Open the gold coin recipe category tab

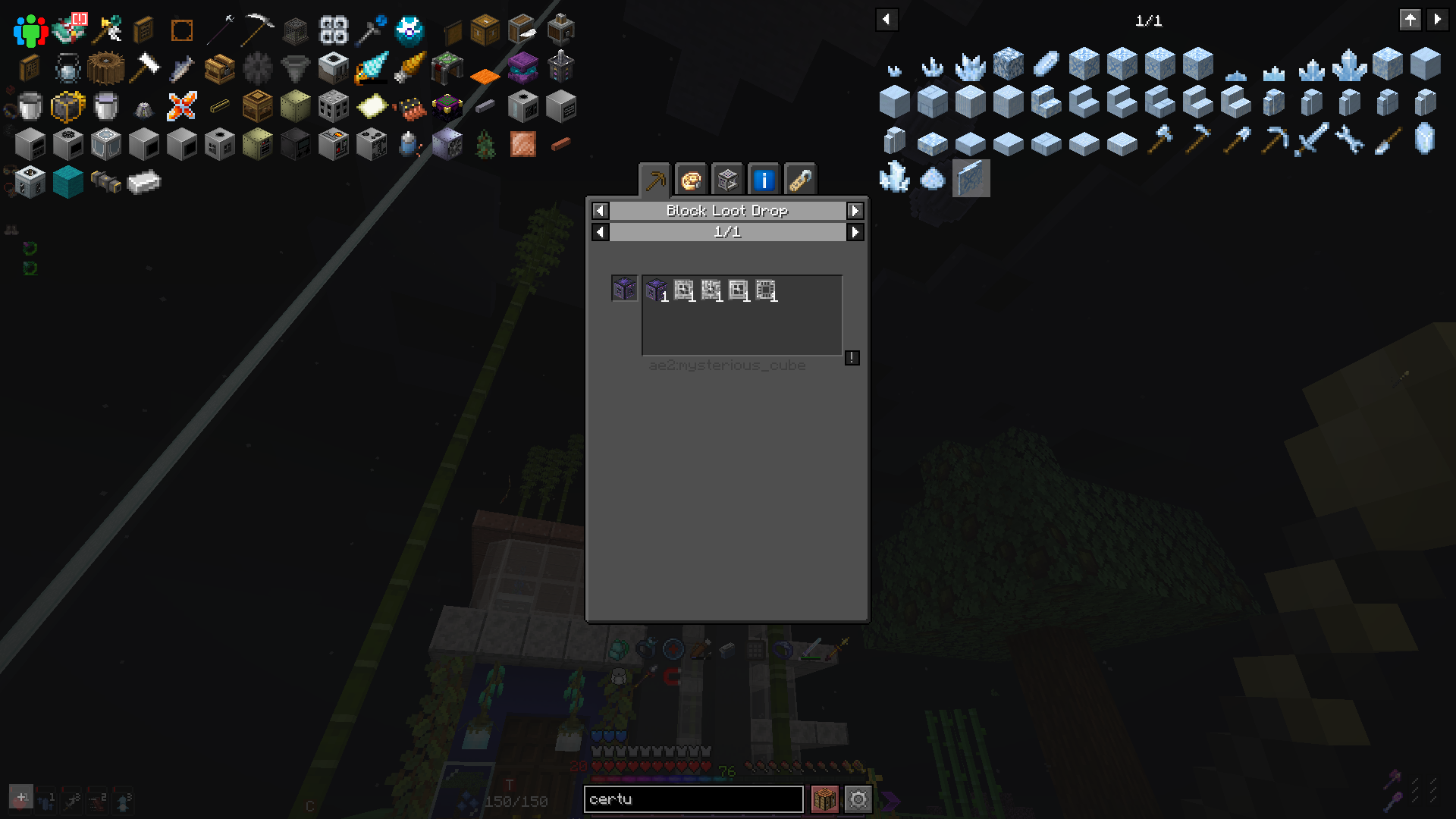[691, 180]
